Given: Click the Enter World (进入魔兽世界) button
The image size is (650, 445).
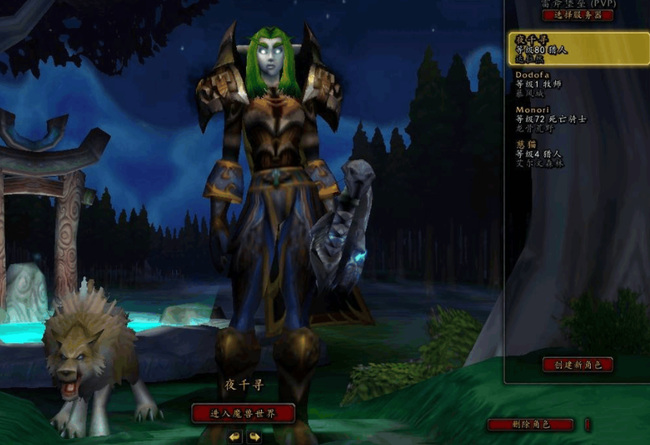Looking at the screenshot, I should [244, 412].
